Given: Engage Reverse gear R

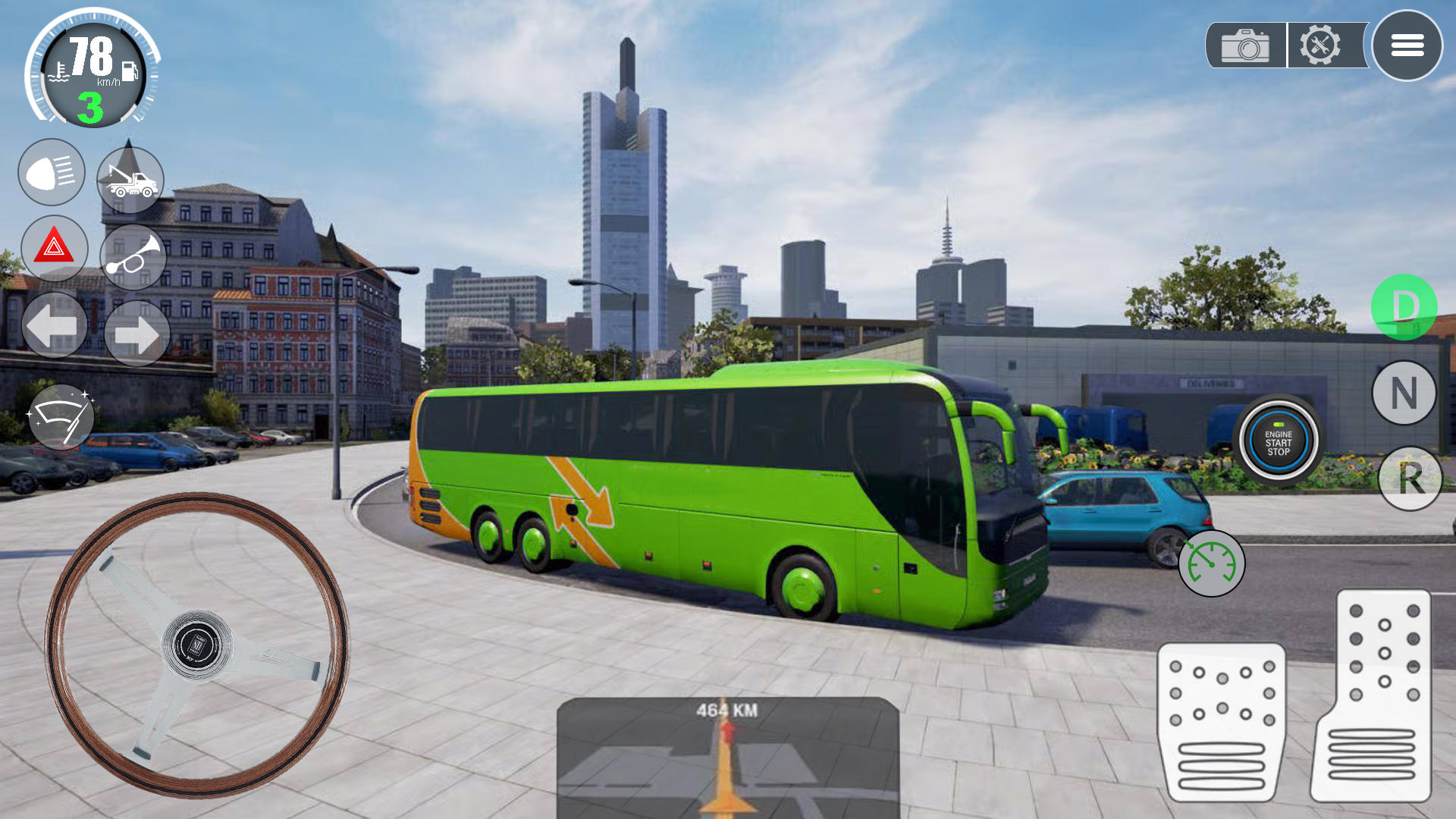Looking at the screenshot, I should [1407, 480].
